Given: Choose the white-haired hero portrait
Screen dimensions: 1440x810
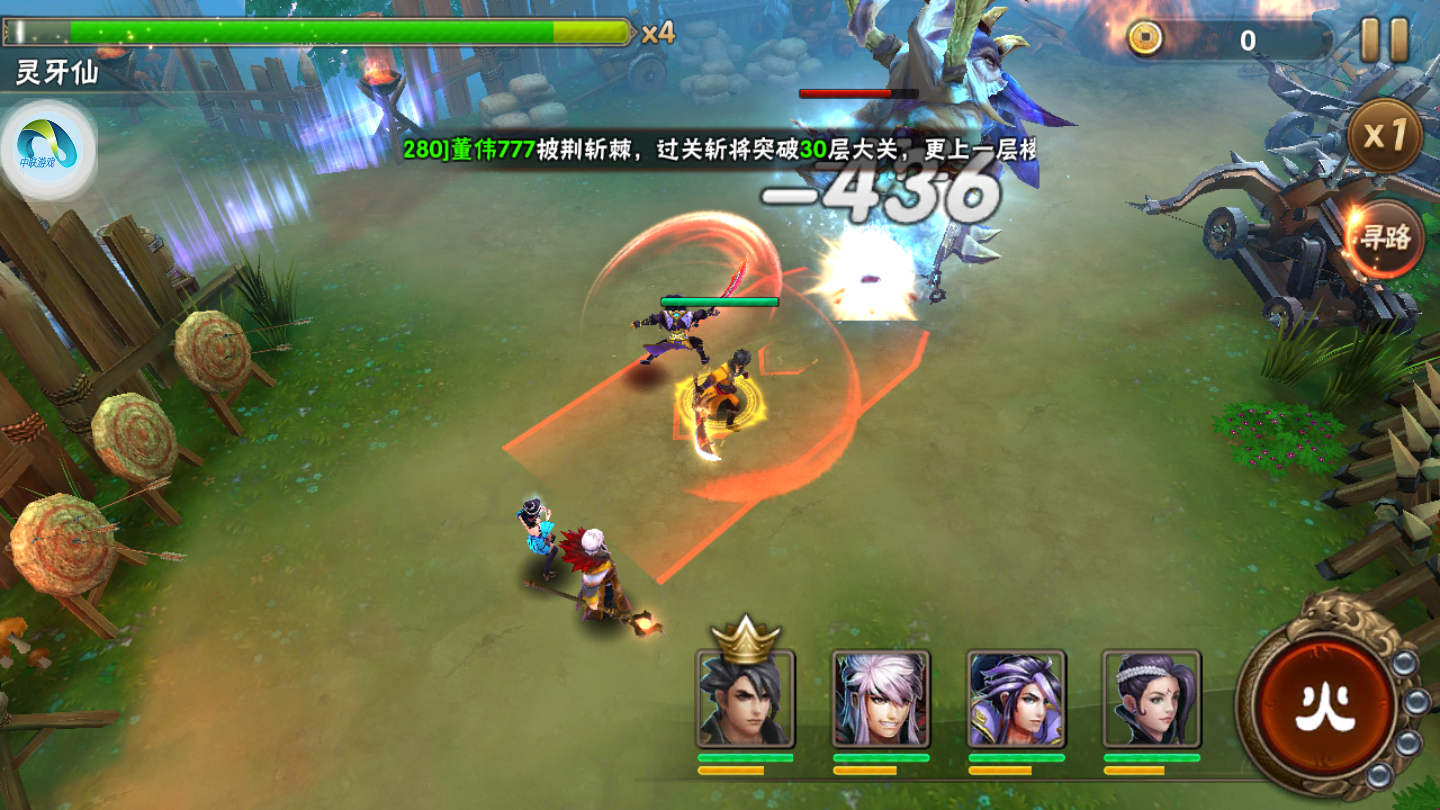Looking at the screenshot, I should pos(881,698).
